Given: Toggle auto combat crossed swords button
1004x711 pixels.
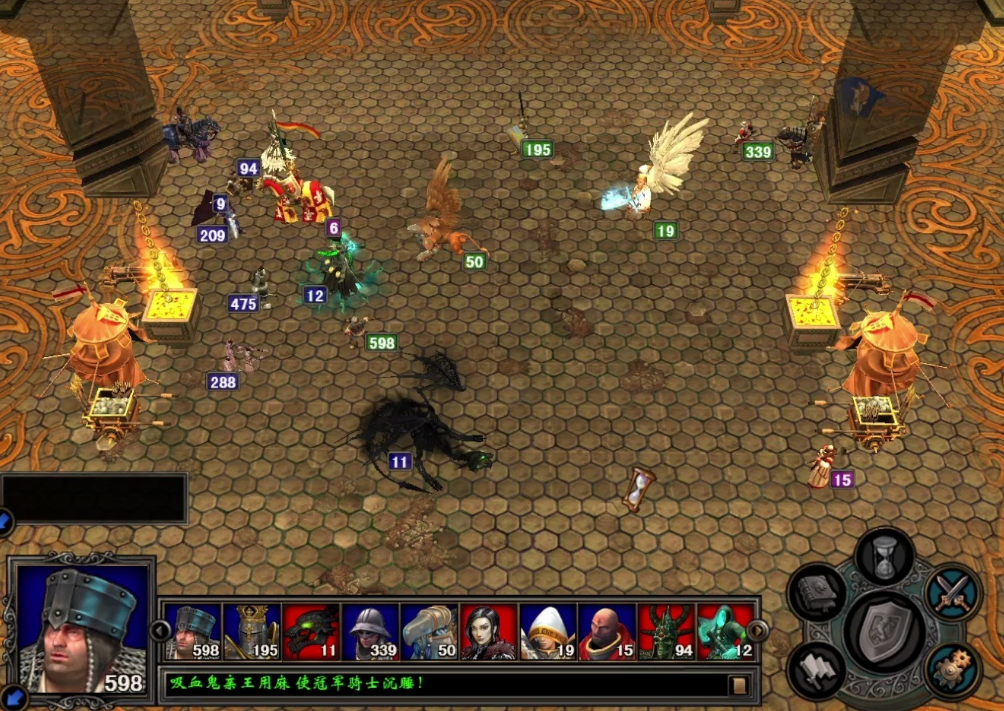Looking at the screenshot, I should (x=951, y=593).
